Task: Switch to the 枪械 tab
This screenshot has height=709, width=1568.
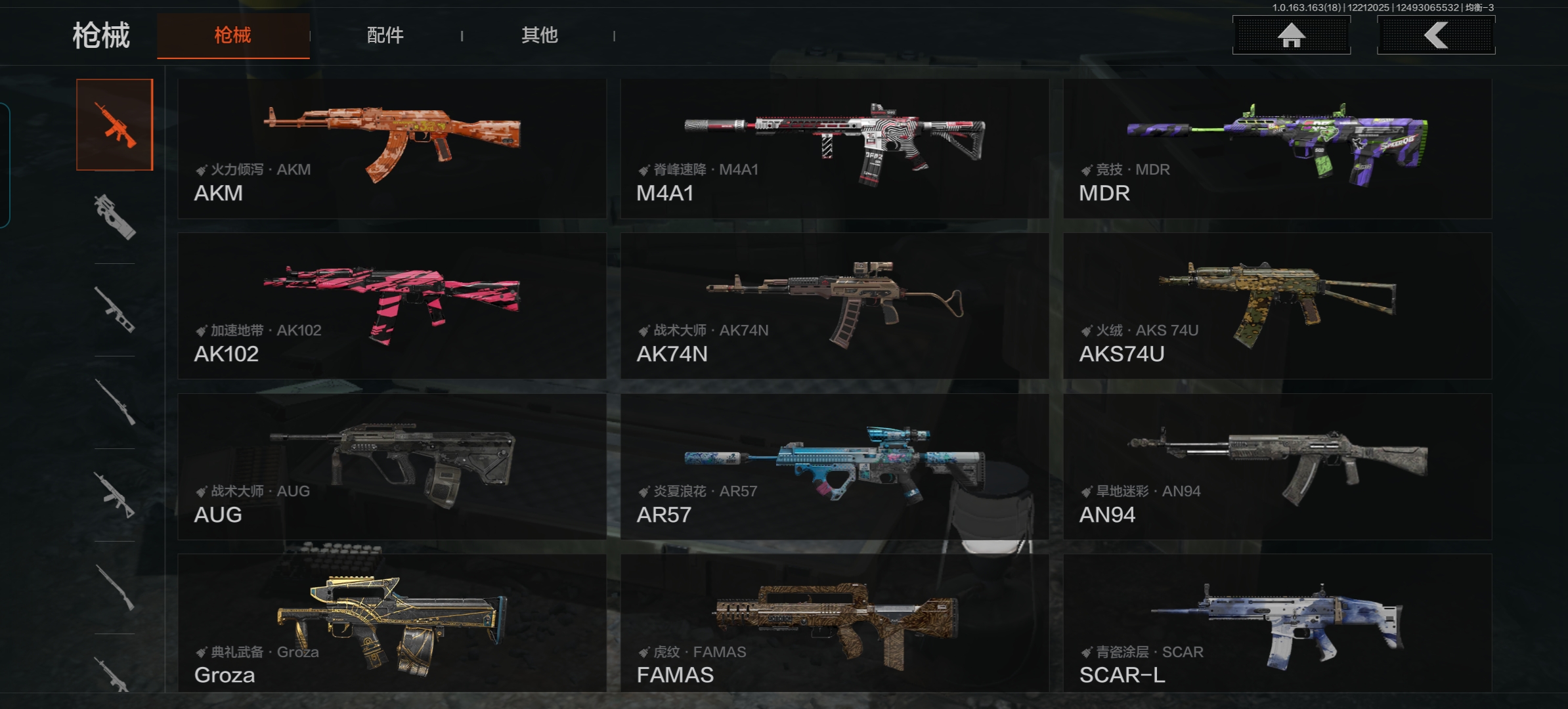Action: coord(233,35)
